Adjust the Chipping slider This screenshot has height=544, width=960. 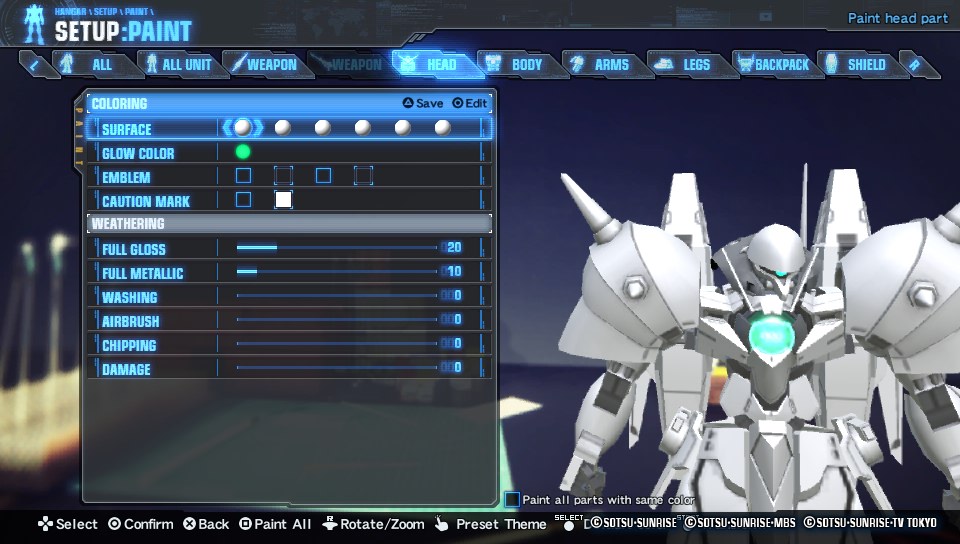click(x=336, y=344)
